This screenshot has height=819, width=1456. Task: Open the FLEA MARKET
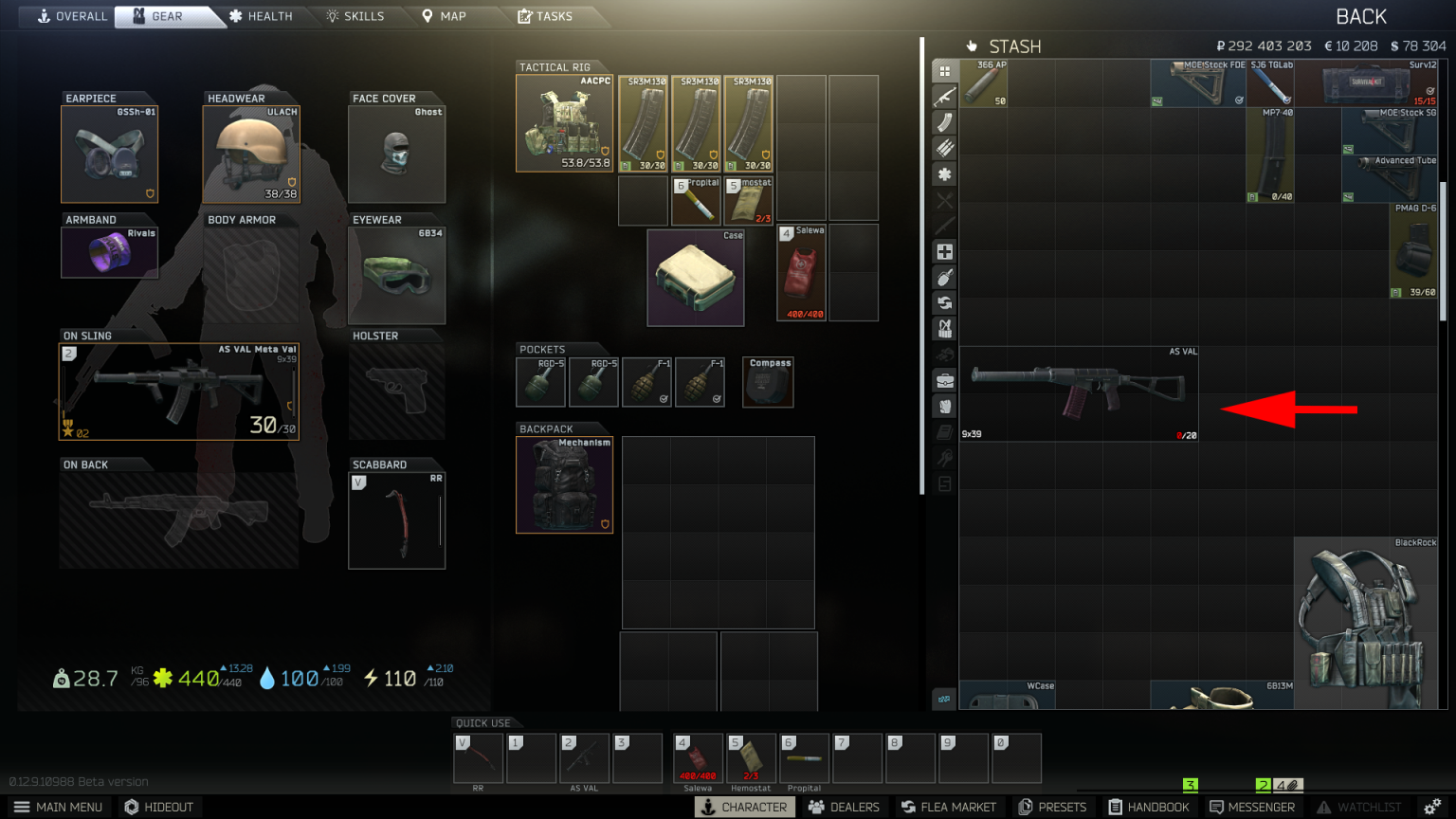(949, 807)
